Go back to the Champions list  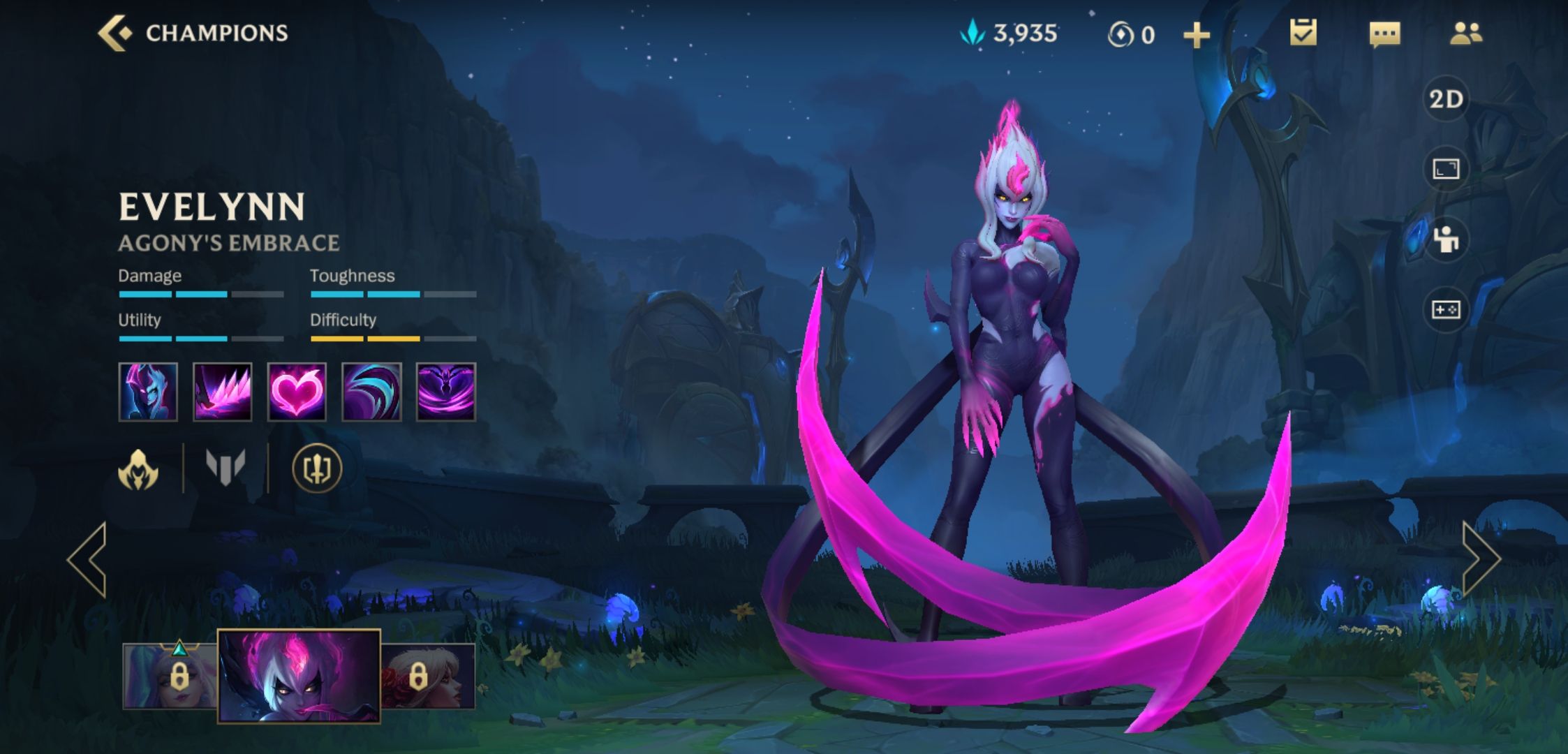(115, 33)
